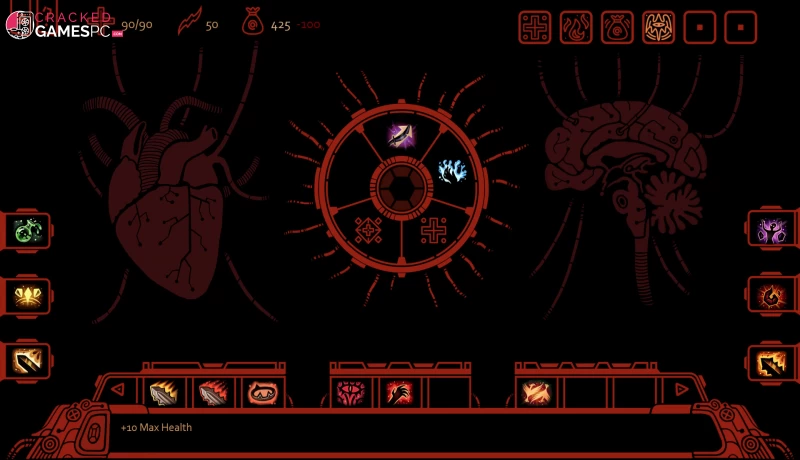The image size is (800, 460).
Task: Choose the golden butterfly skill icon
Action: (27, 295)
